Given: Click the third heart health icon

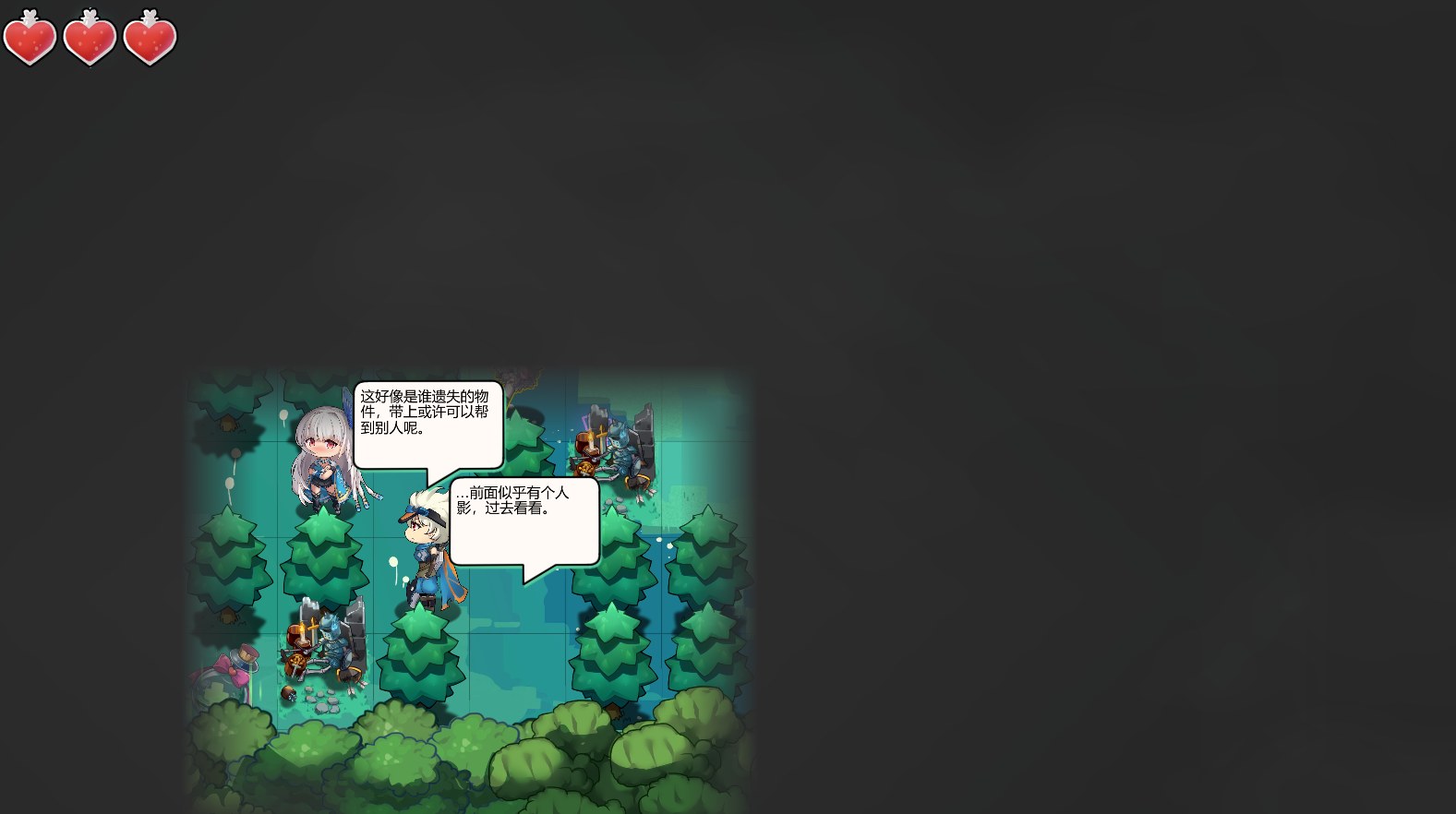Looking at the screenshot, I should (x=149, y=39).
